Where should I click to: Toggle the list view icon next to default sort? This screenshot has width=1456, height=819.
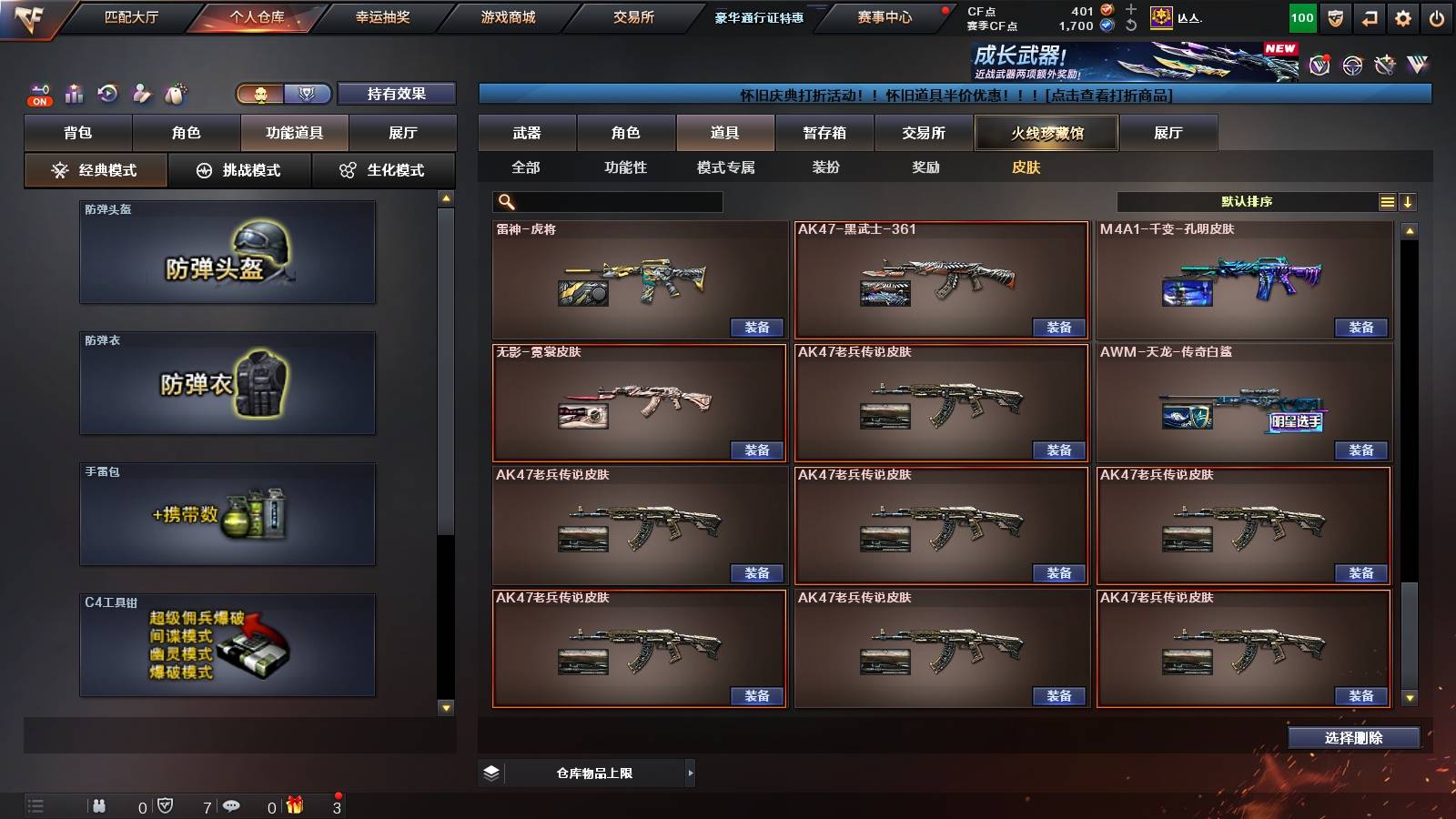pos(1387,201)
